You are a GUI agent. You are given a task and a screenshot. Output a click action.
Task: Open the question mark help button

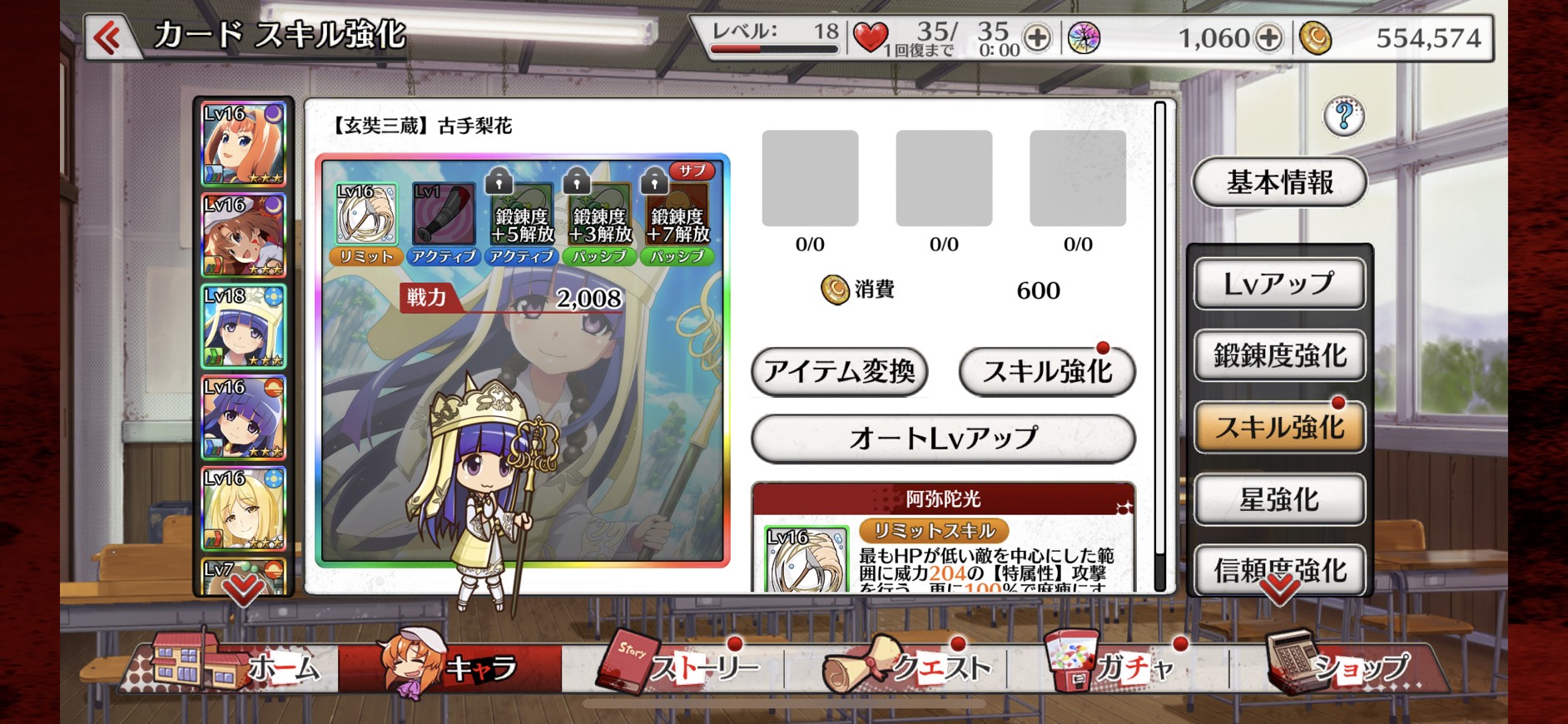pyautogui.click(x=1343, y=117)
